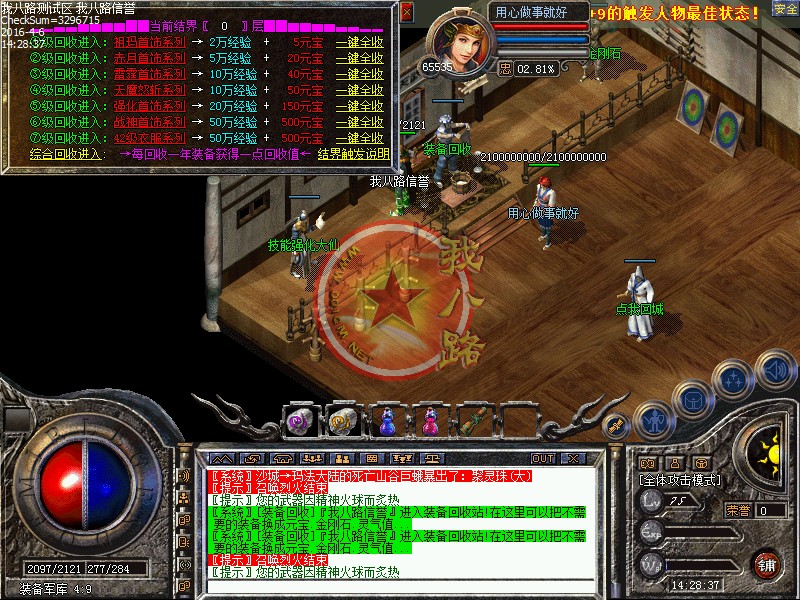Click the OUT button above the chat
Screen dimensions: 800x600
543,458
